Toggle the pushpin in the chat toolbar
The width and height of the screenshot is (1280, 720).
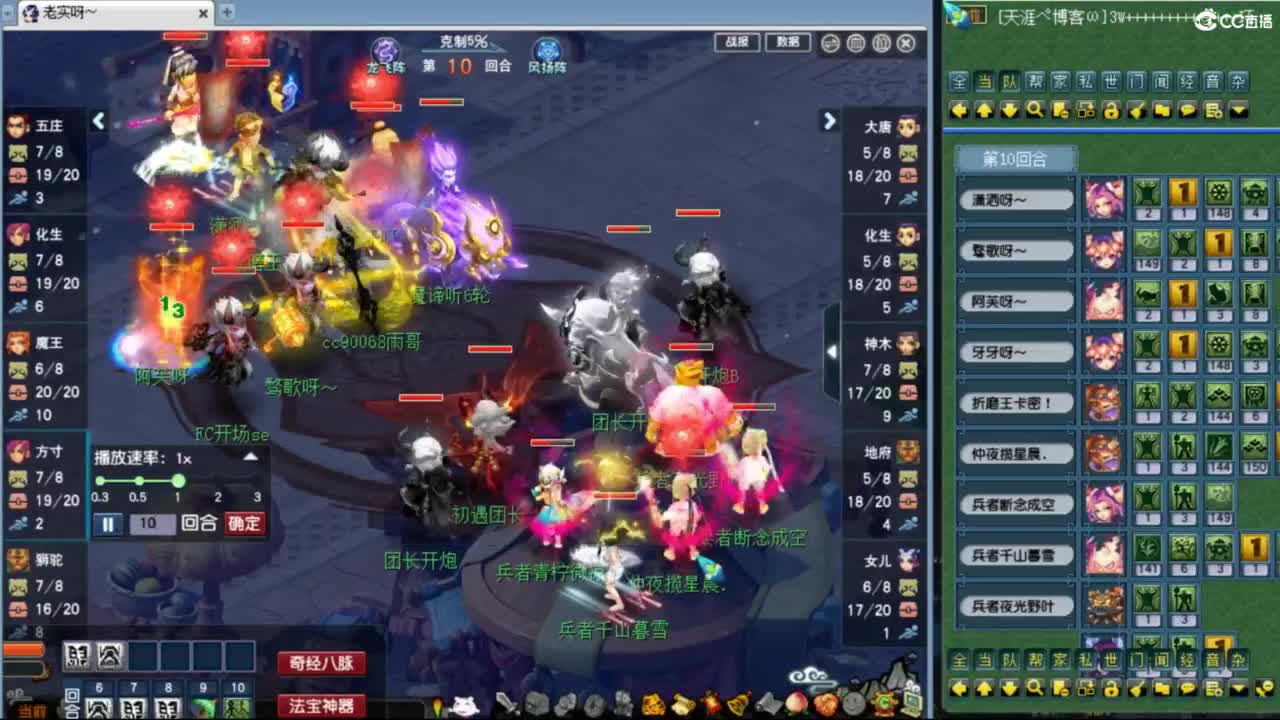[1138, 110]
